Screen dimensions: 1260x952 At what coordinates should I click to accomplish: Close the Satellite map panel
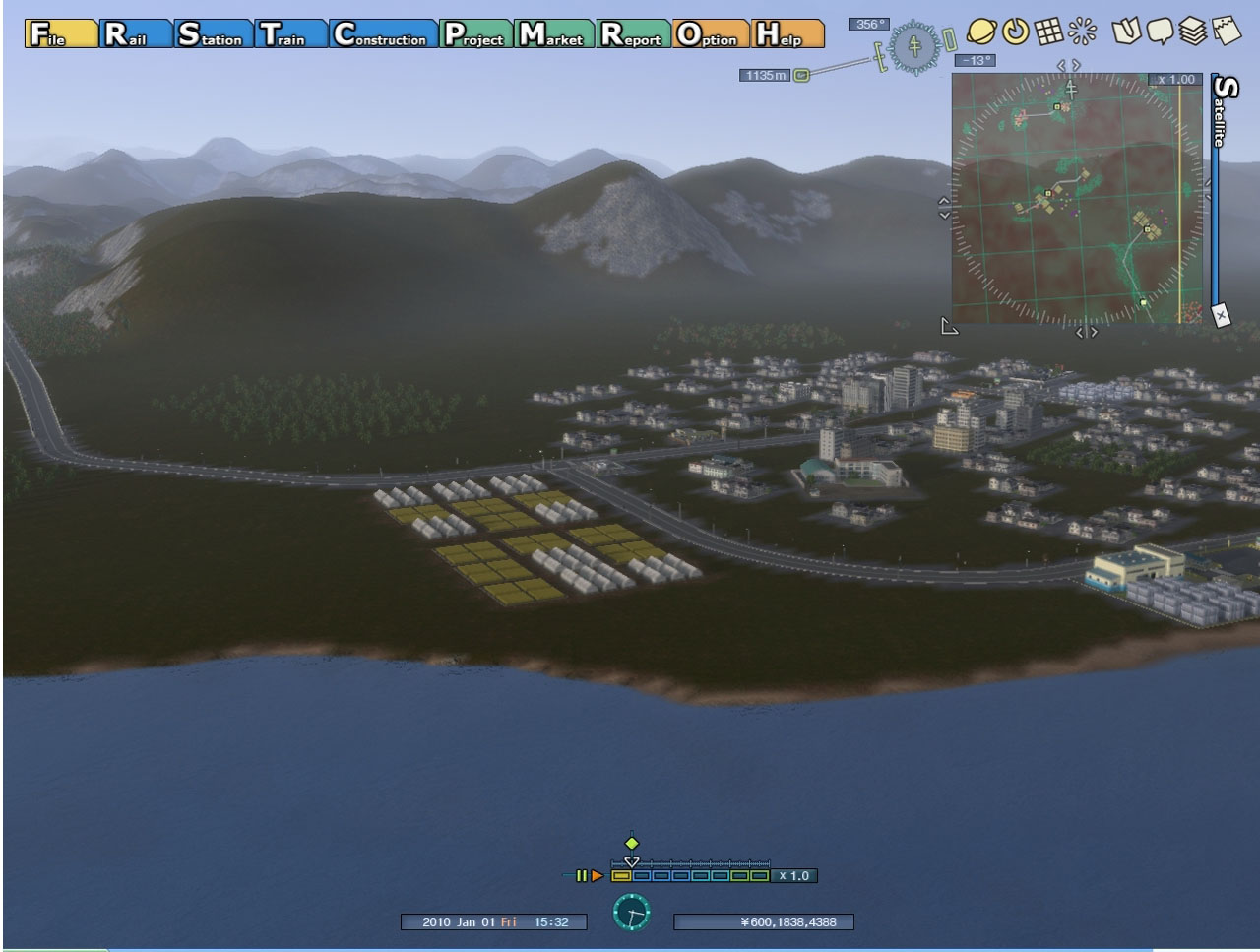(1221, 315)
